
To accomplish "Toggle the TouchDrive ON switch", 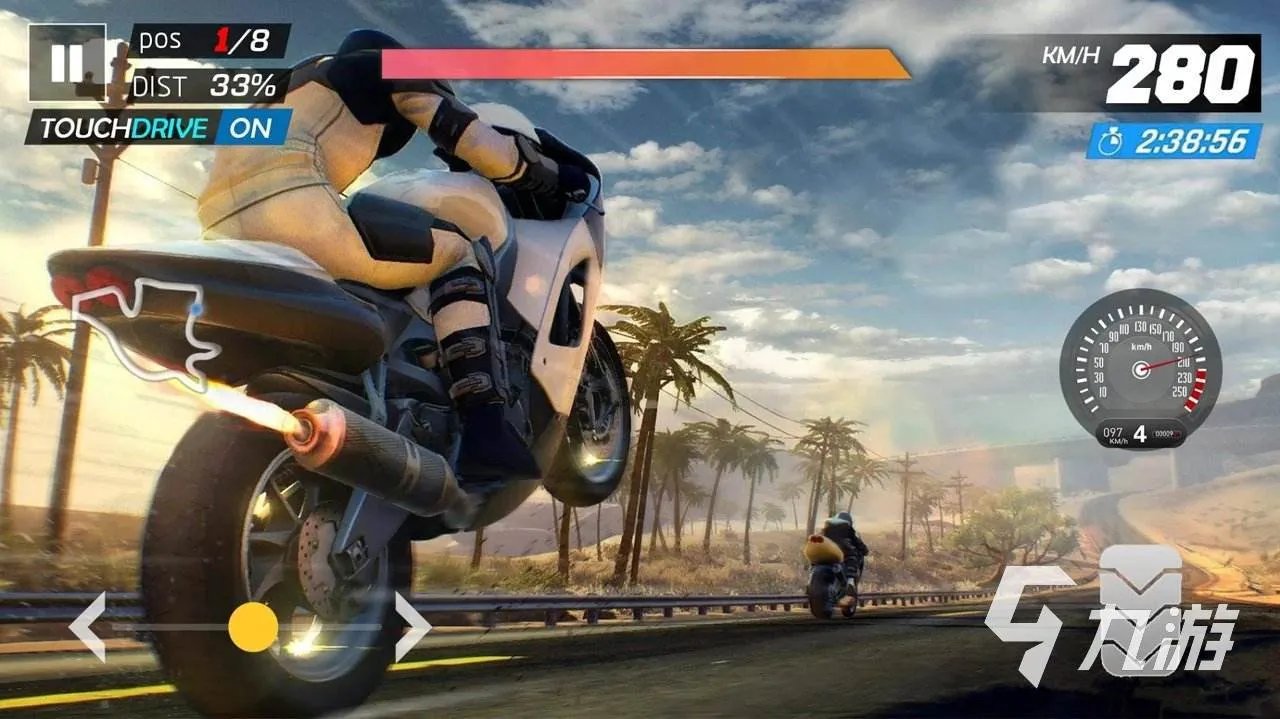I will [250, 128].
